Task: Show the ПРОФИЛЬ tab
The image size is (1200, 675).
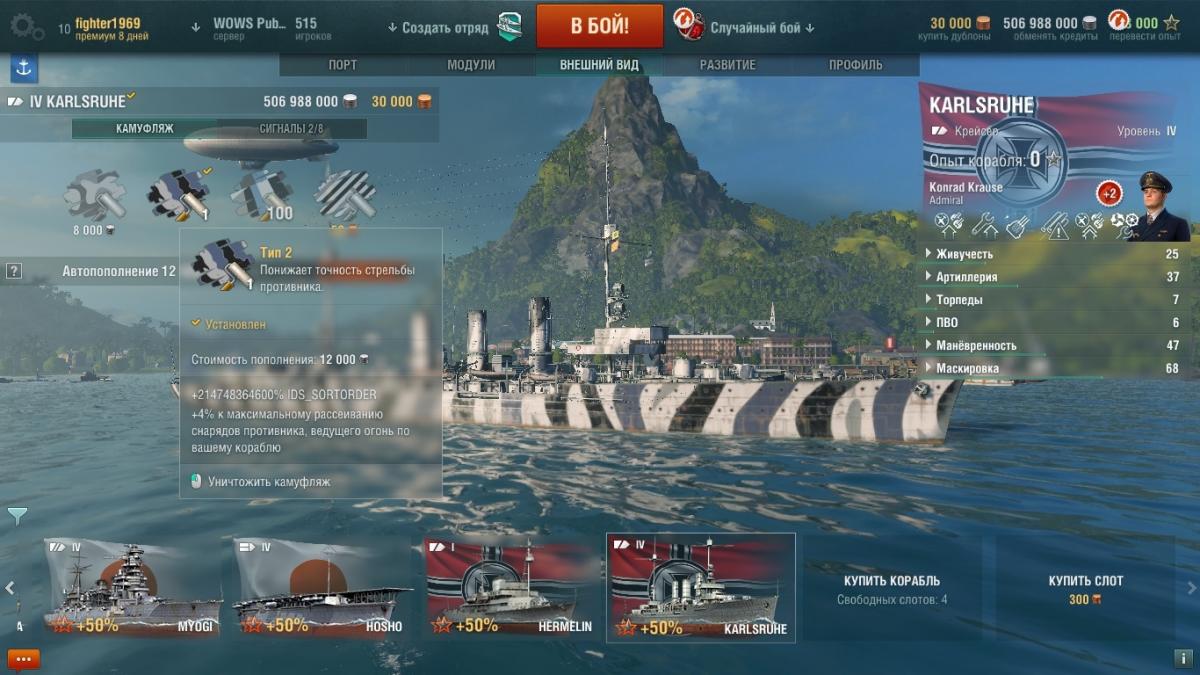Action: [855, 65]
